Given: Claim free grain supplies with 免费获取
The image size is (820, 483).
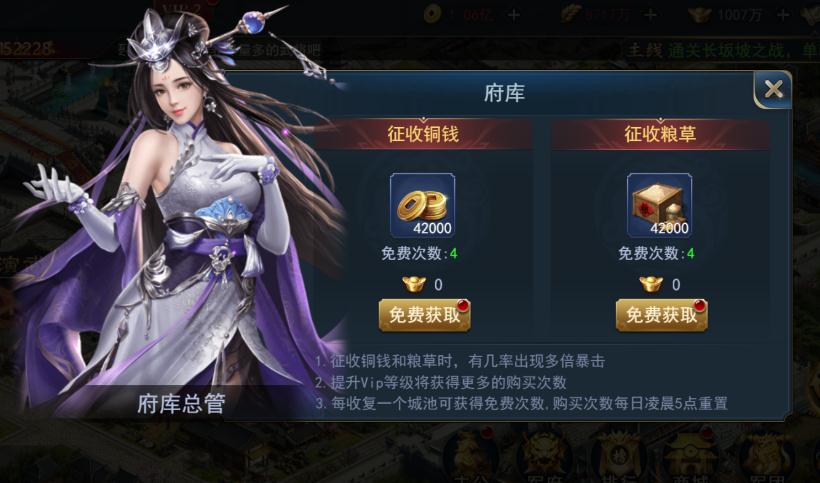Looking at the screenshot, I should tap(661, 314).
